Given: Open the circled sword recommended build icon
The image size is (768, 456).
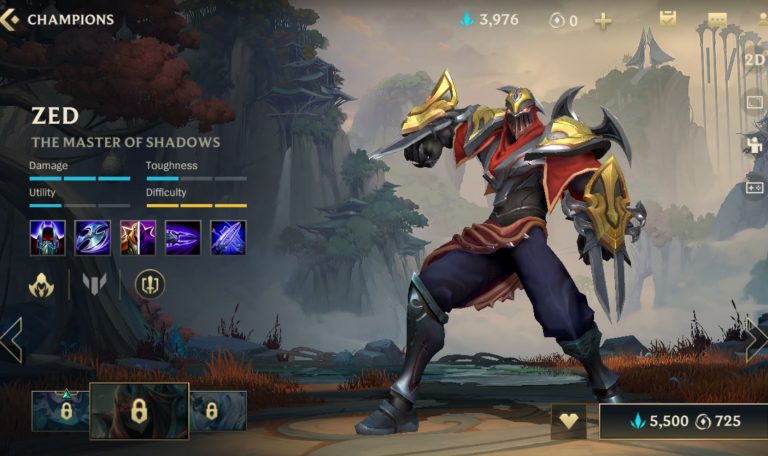Looking at the screenshot, I should point(150,285).
